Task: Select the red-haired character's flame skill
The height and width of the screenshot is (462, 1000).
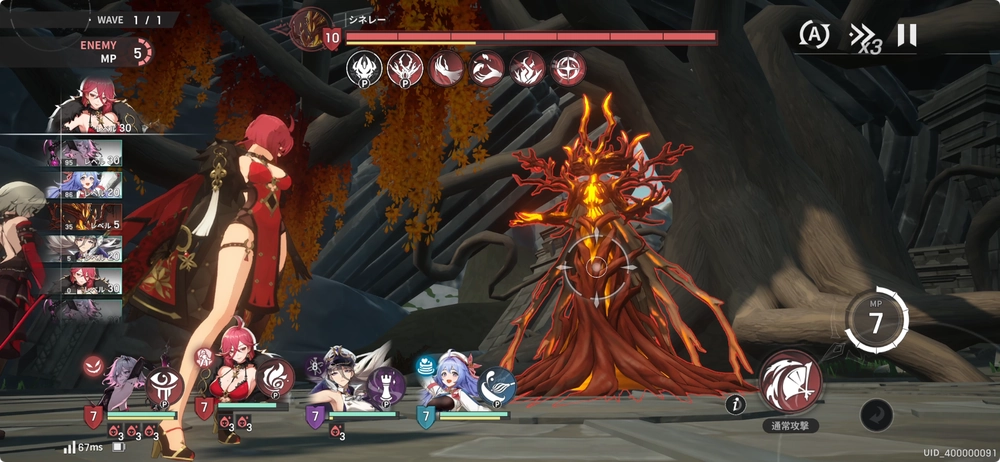Action: coord(276,378)
